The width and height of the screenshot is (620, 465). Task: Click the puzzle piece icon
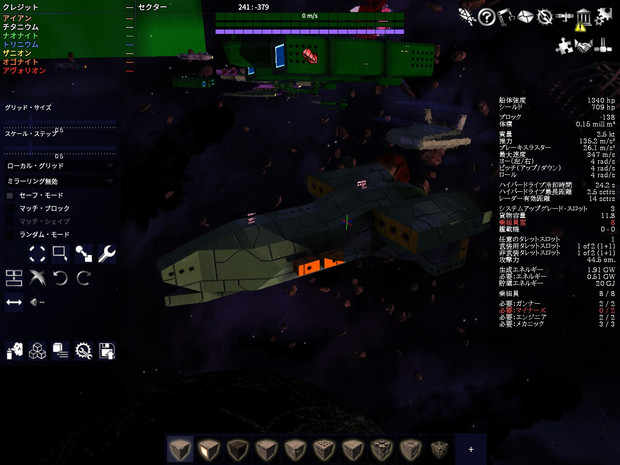pos(564,45)
